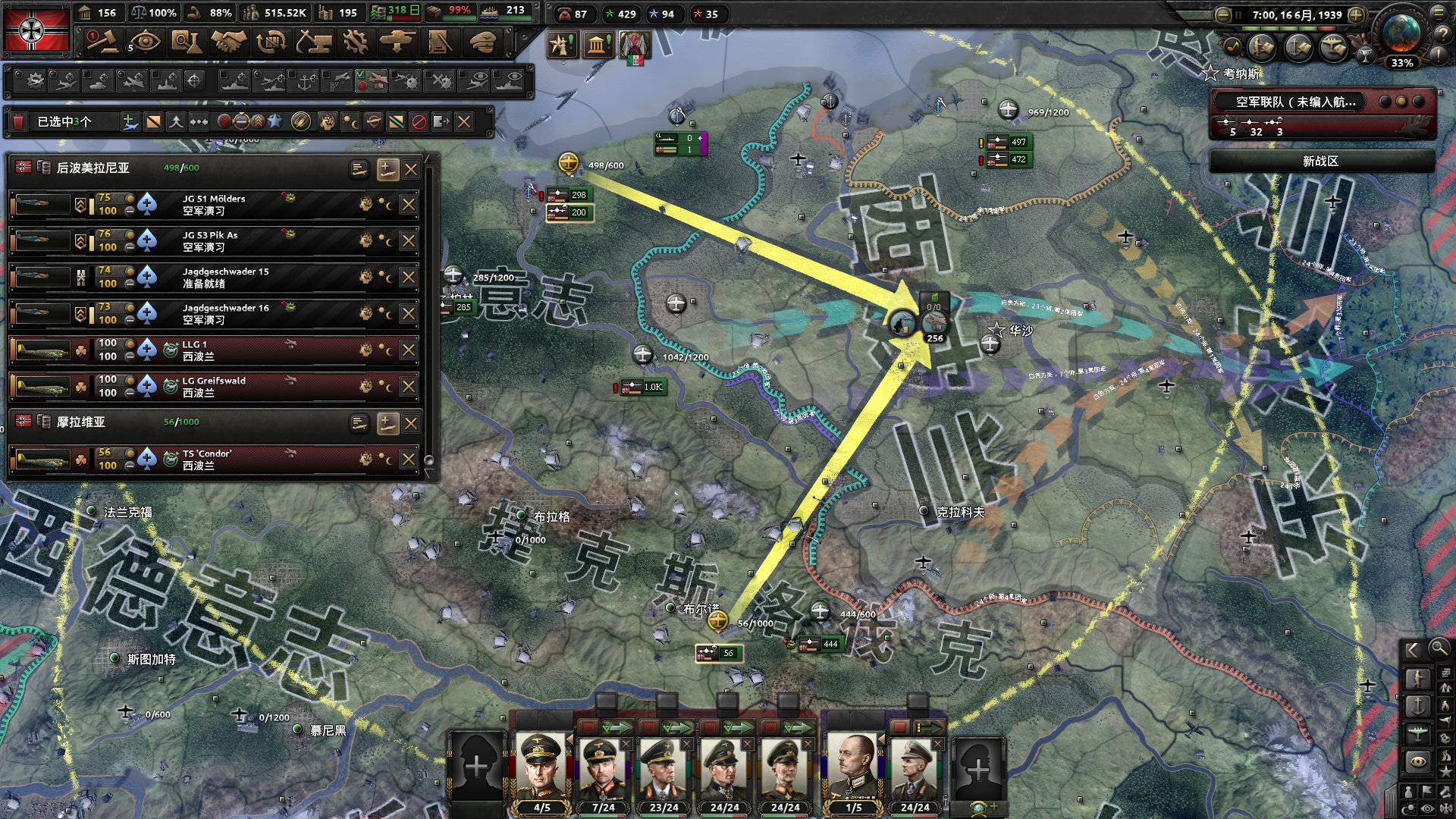Open the production gear-and-wrench menu
The image size is (1456, 819).
point(355,42)
